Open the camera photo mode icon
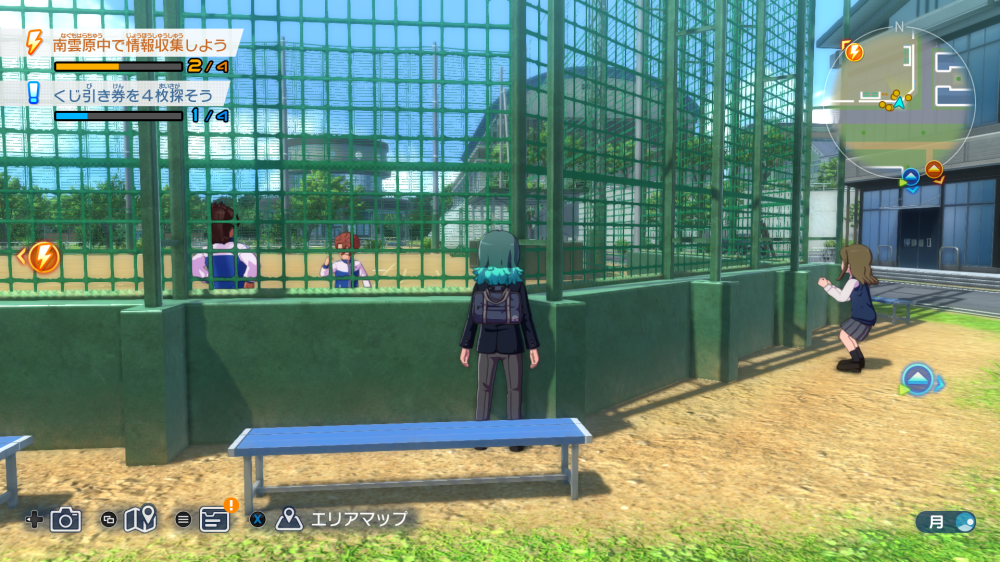The image size is (1000, 562). 65,519
